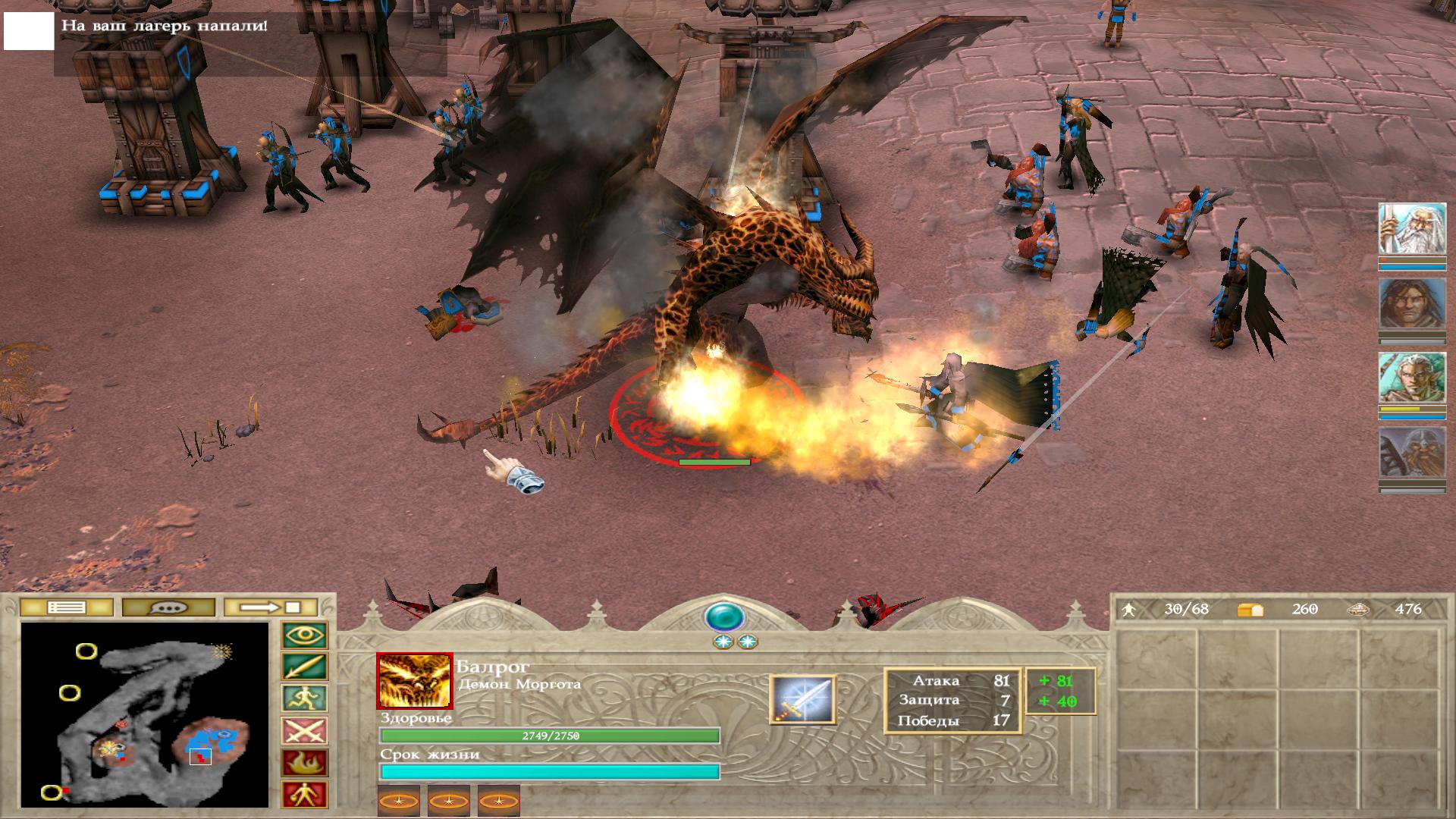Activate the crossed swords attack command

tap(305, 731)
